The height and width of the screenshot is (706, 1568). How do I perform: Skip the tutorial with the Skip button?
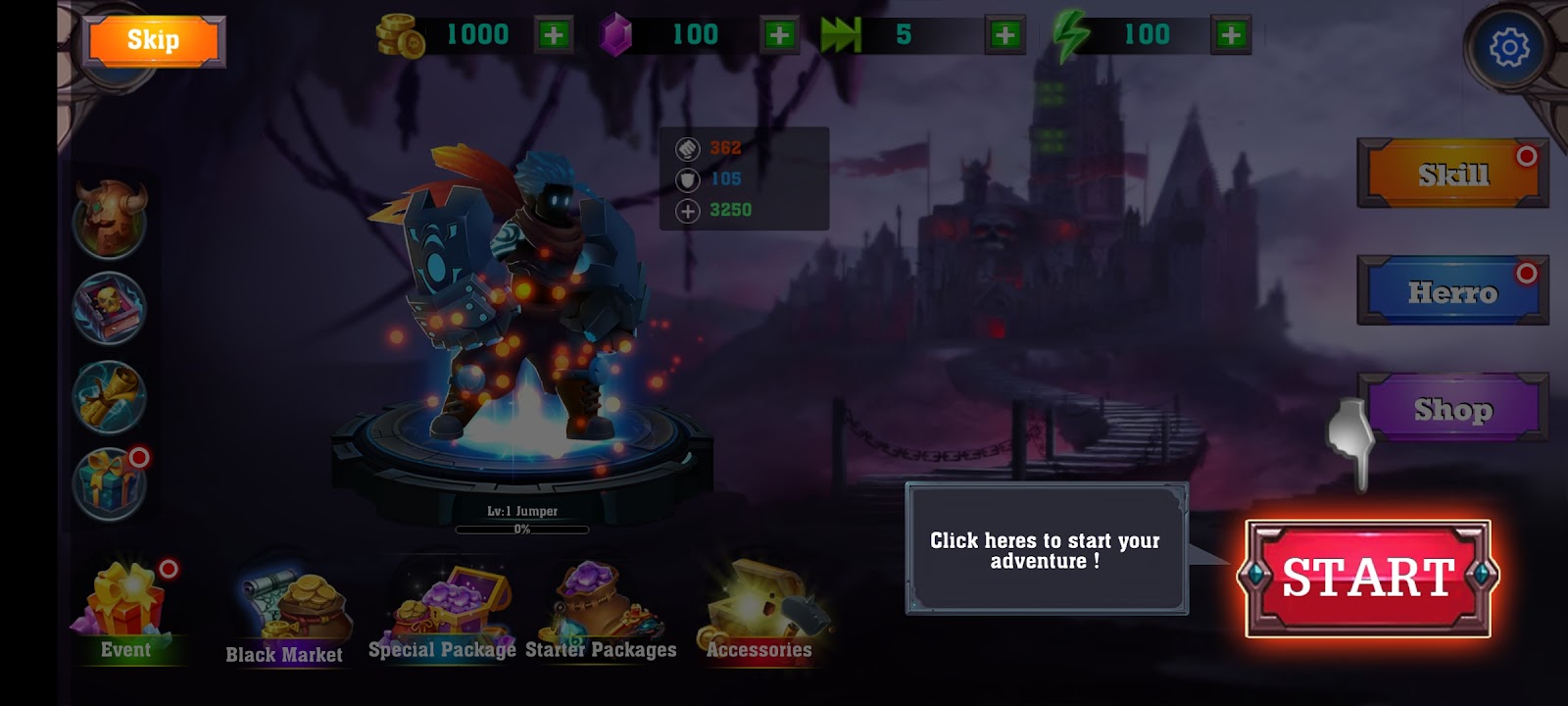pyautogui.click(x=153, y=41)
